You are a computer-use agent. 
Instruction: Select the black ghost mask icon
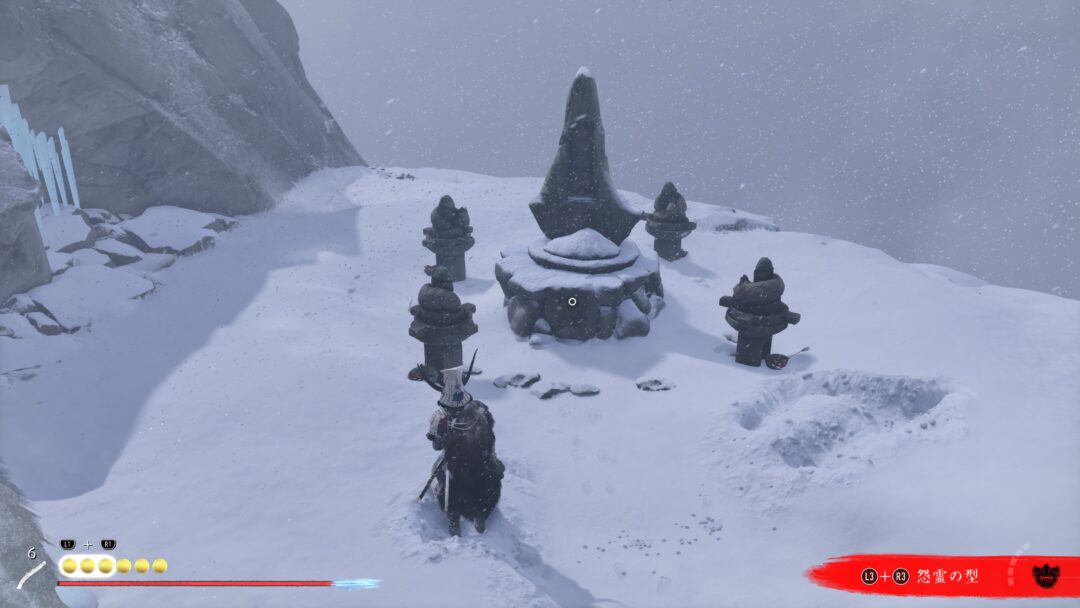click(x=1046, y=575)
